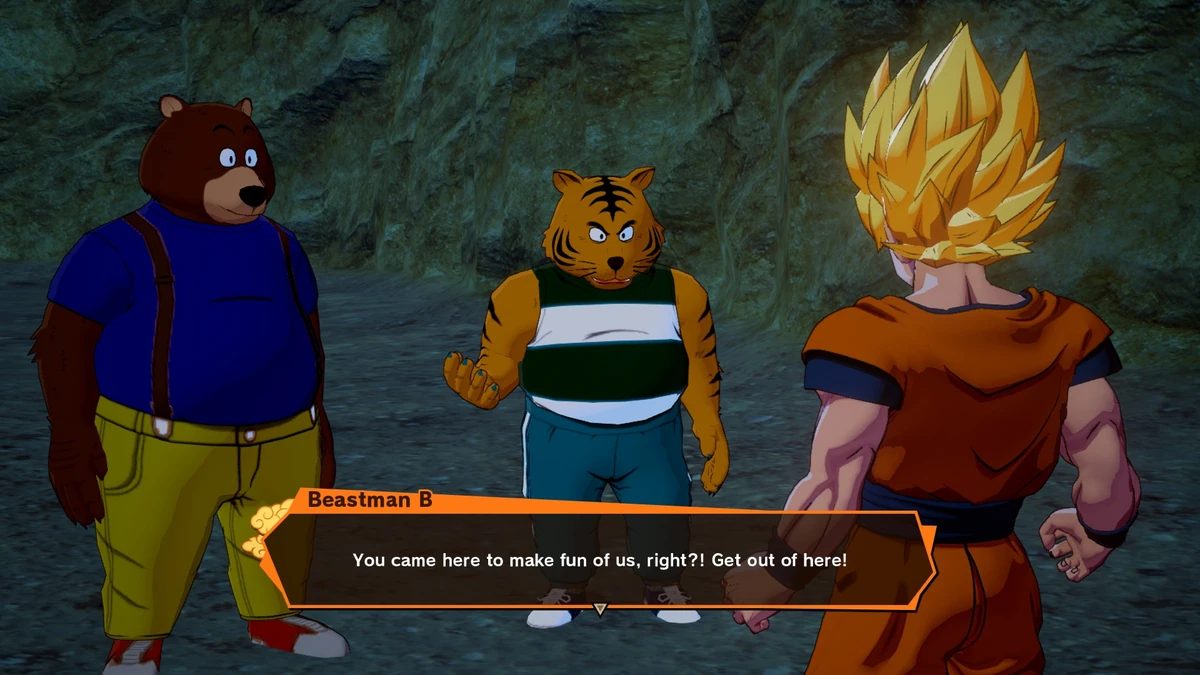
Task: Click the Beastman B dialogue box
Action: [600, 559]
